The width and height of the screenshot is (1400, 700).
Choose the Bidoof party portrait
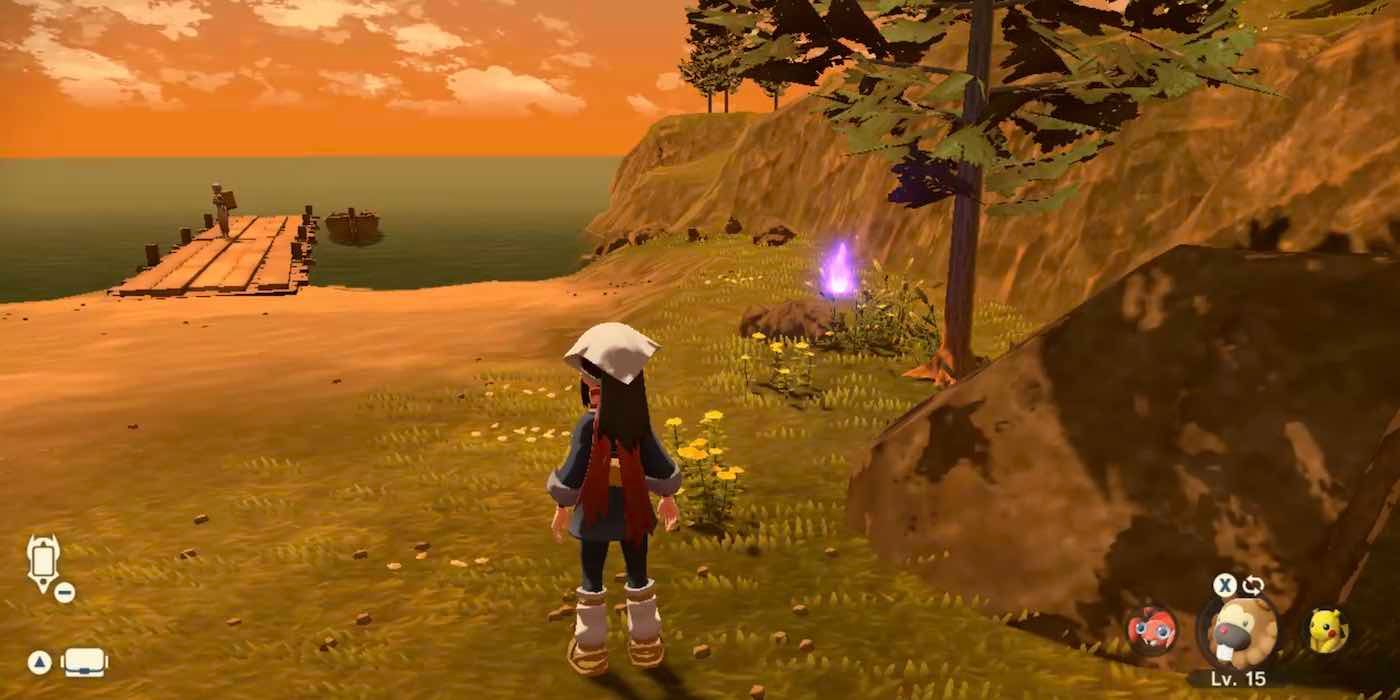coord(1237,632)
